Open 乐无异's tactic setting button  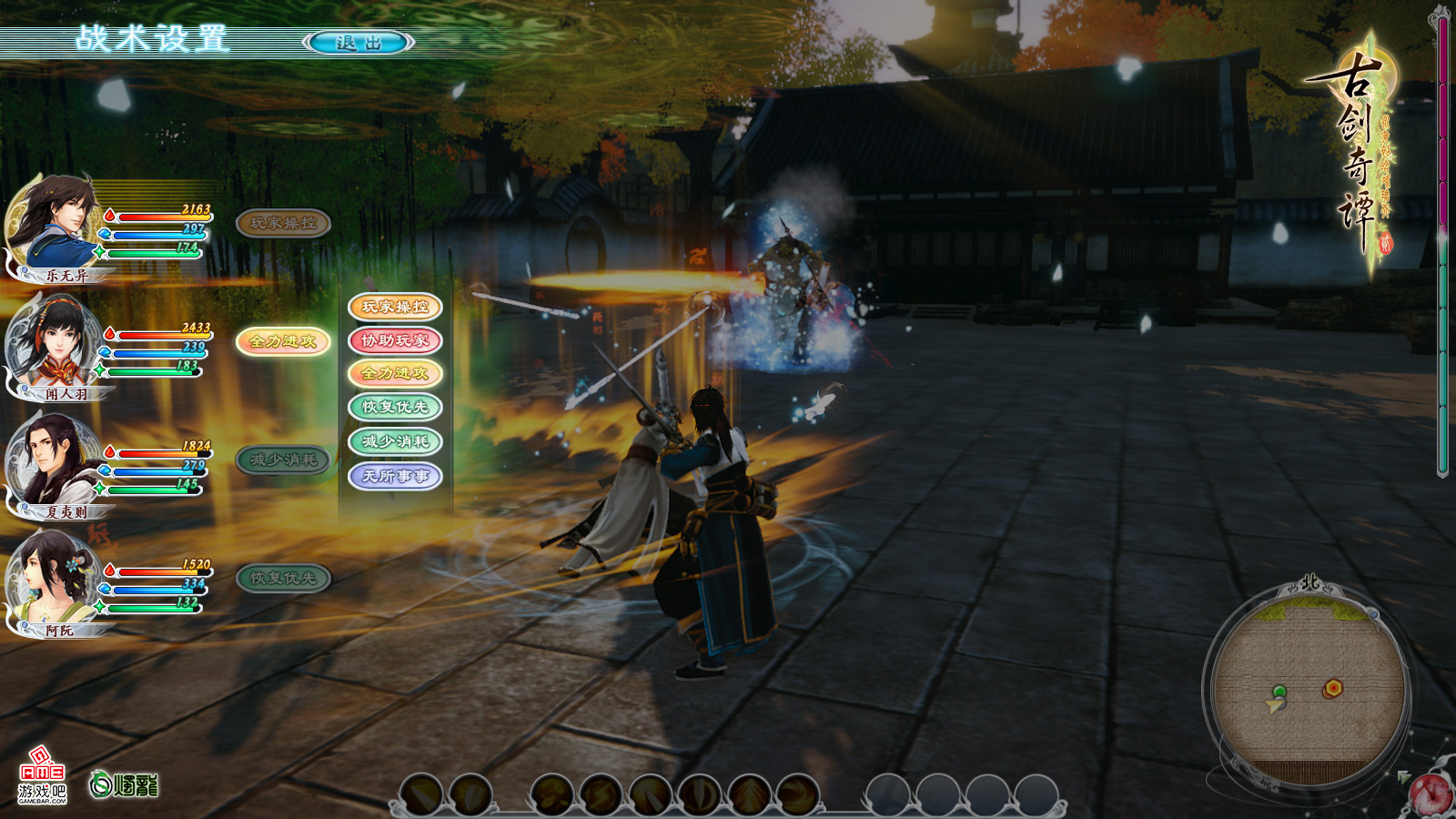coord(282,223)
